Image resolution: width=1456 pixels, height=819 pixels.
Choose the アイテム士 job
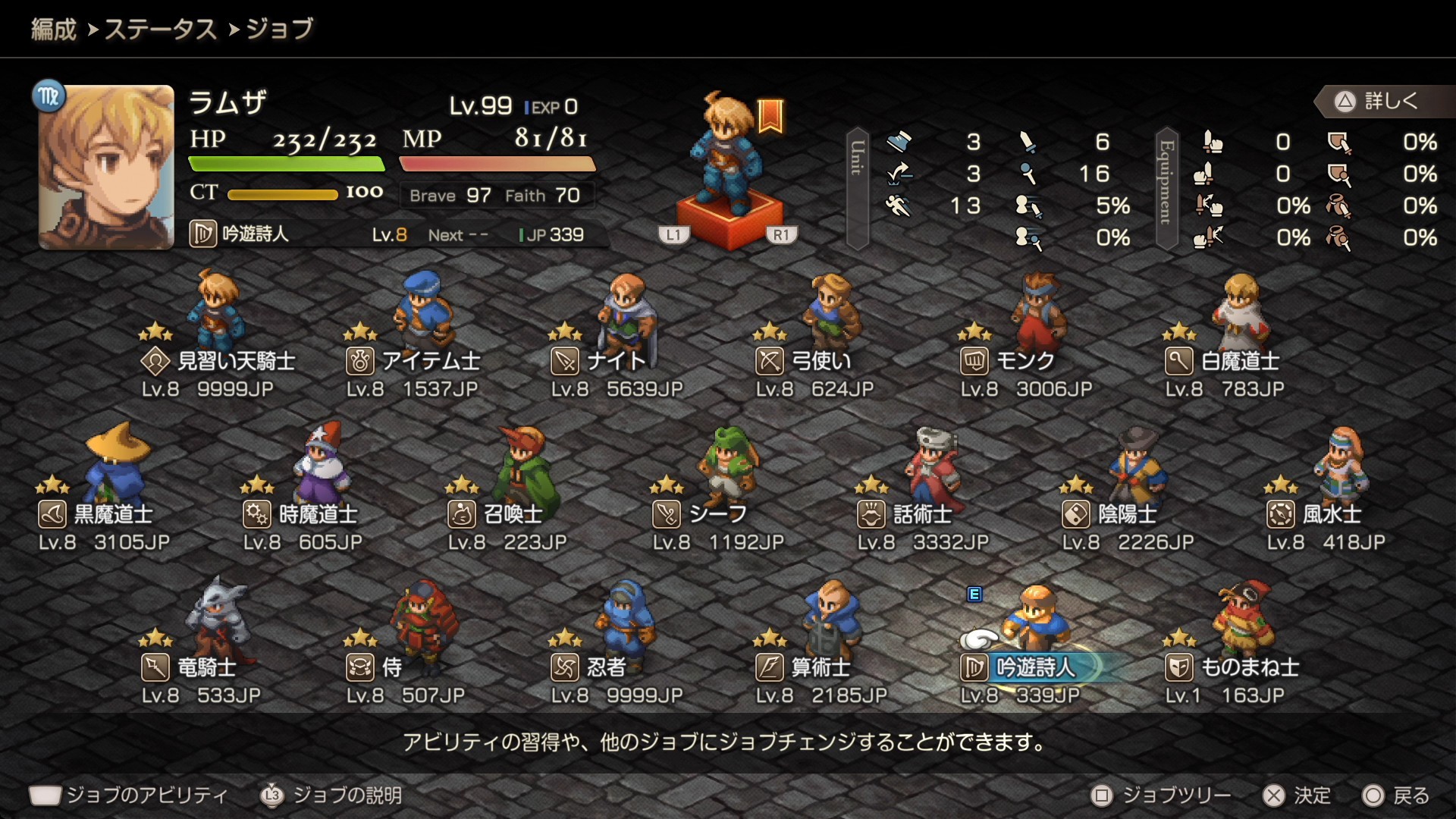tap(413, 361)
